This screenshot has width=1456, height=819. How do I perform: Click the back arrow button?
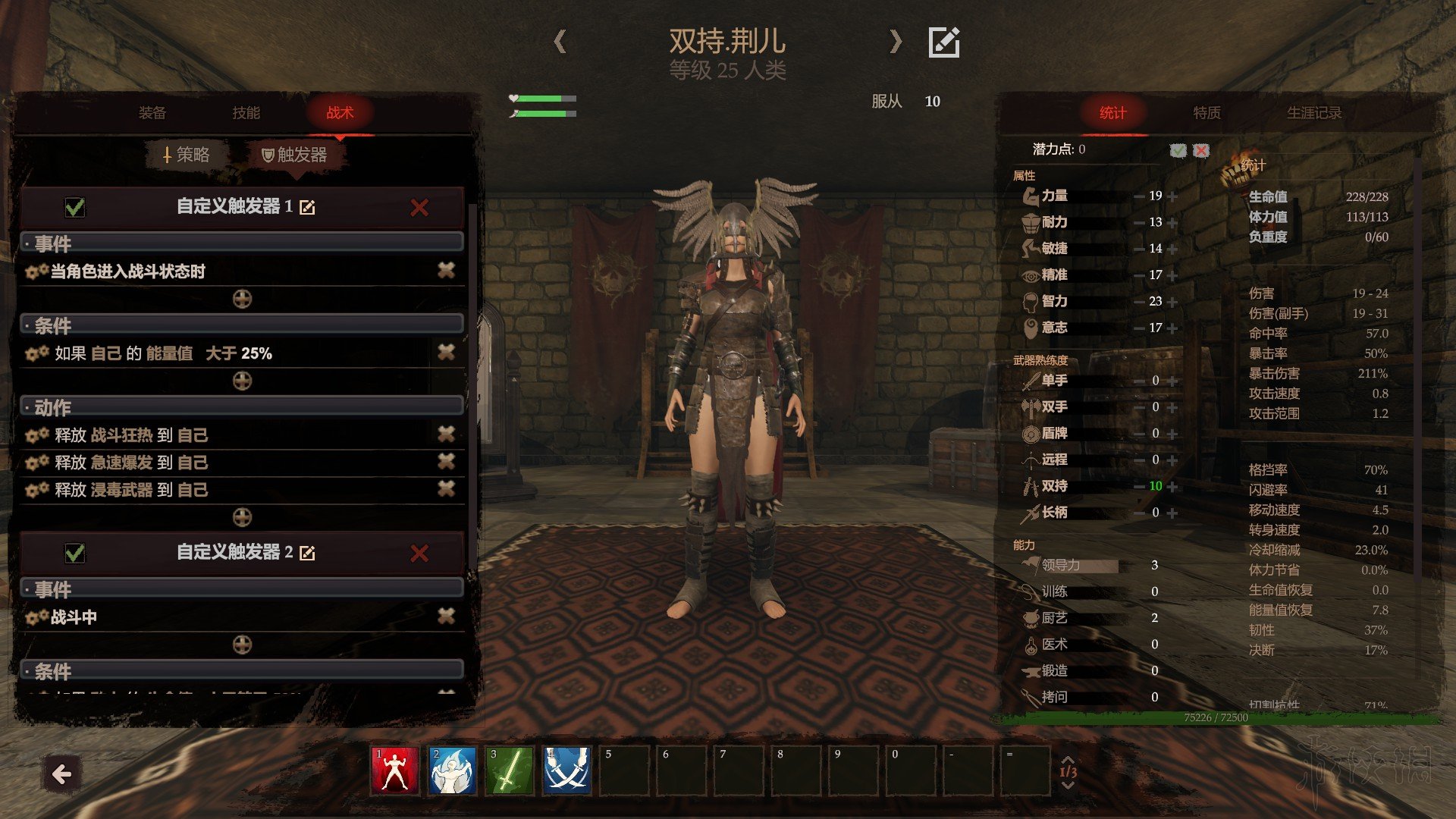click(x=61, y=774)
